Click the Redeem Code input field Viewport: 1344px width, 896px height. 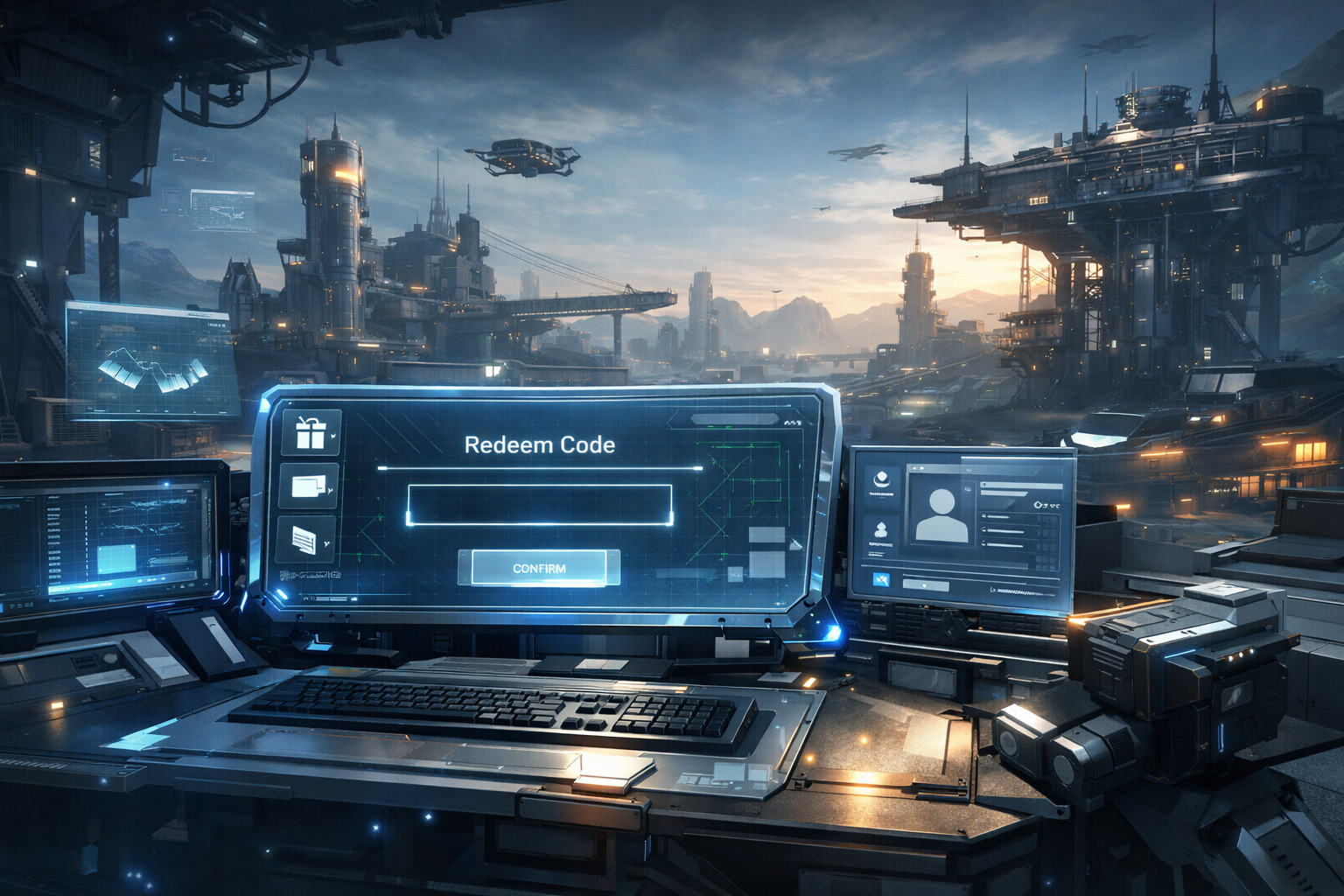539,505
